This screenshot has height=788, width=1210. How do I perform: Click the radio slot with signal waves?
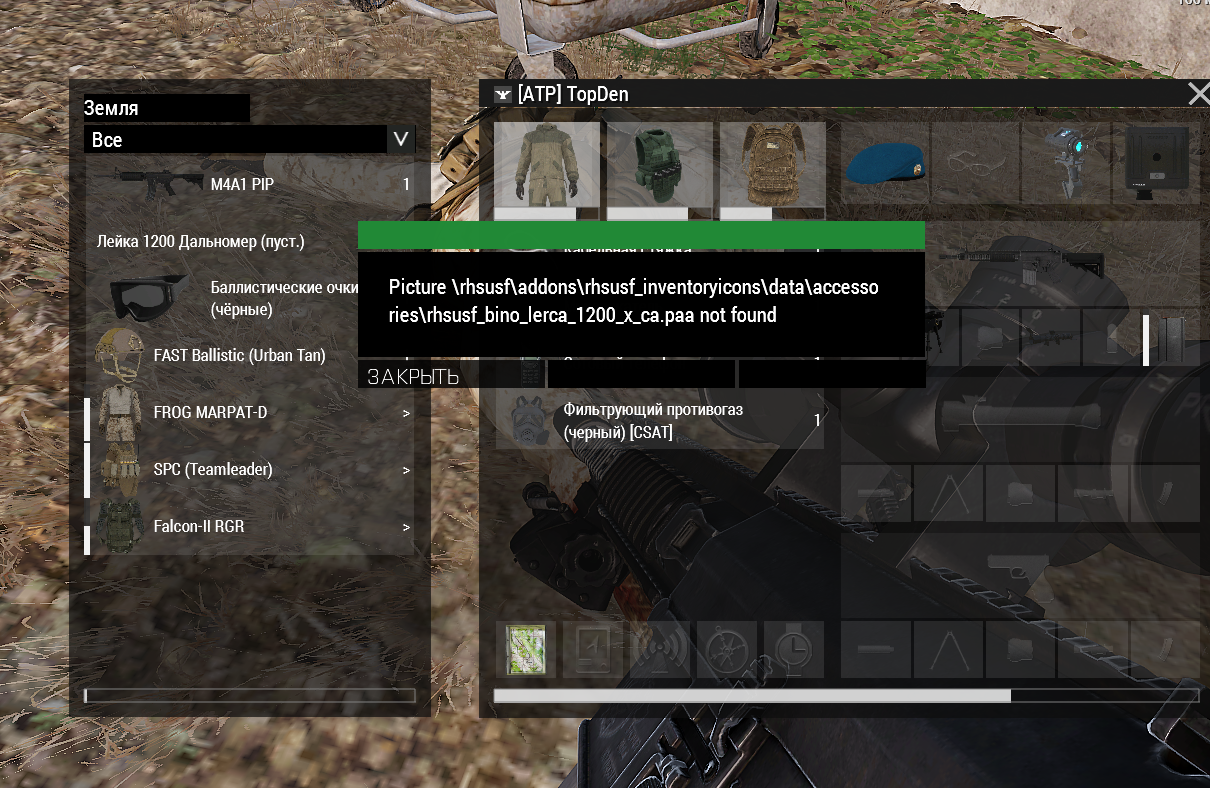(660, 650)
